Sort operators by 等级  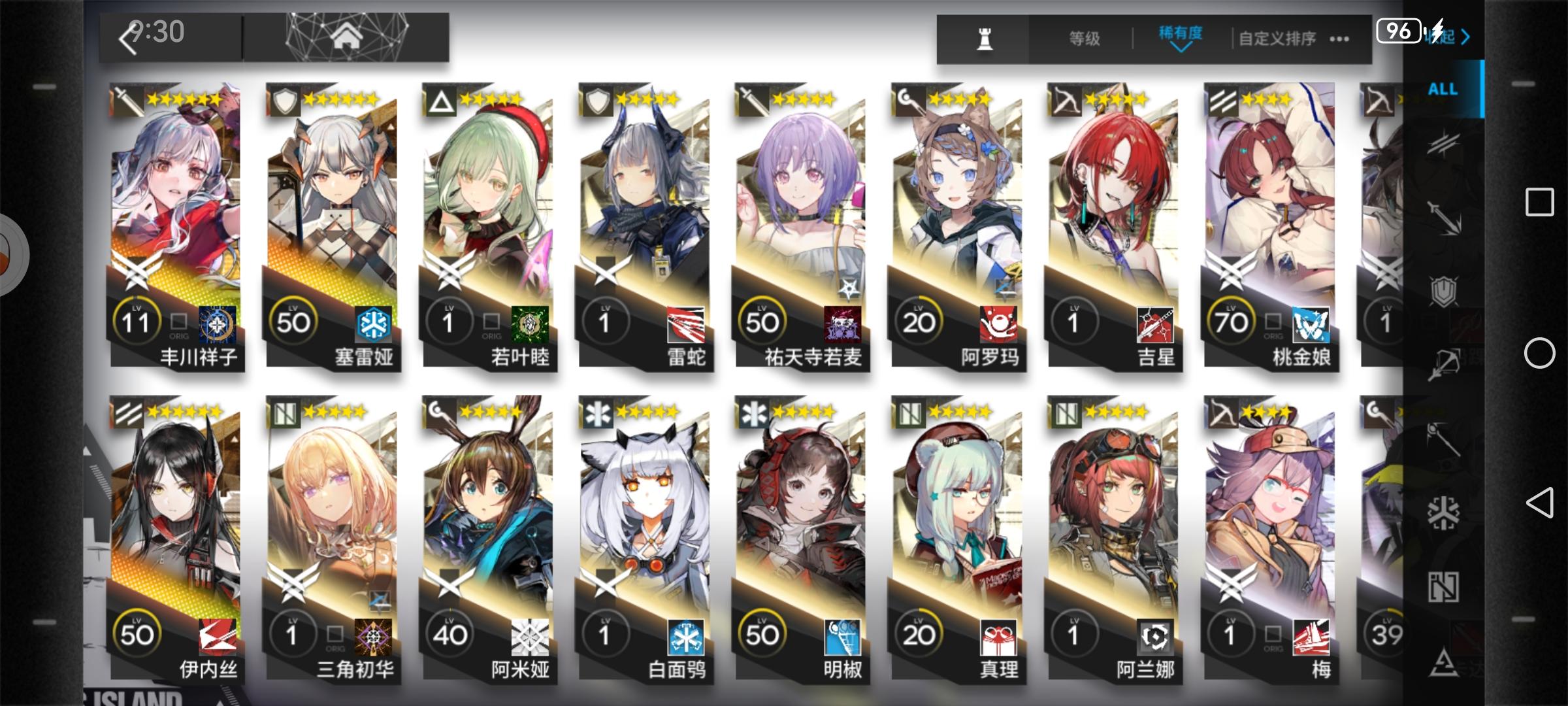click(x=1085, y=38)
